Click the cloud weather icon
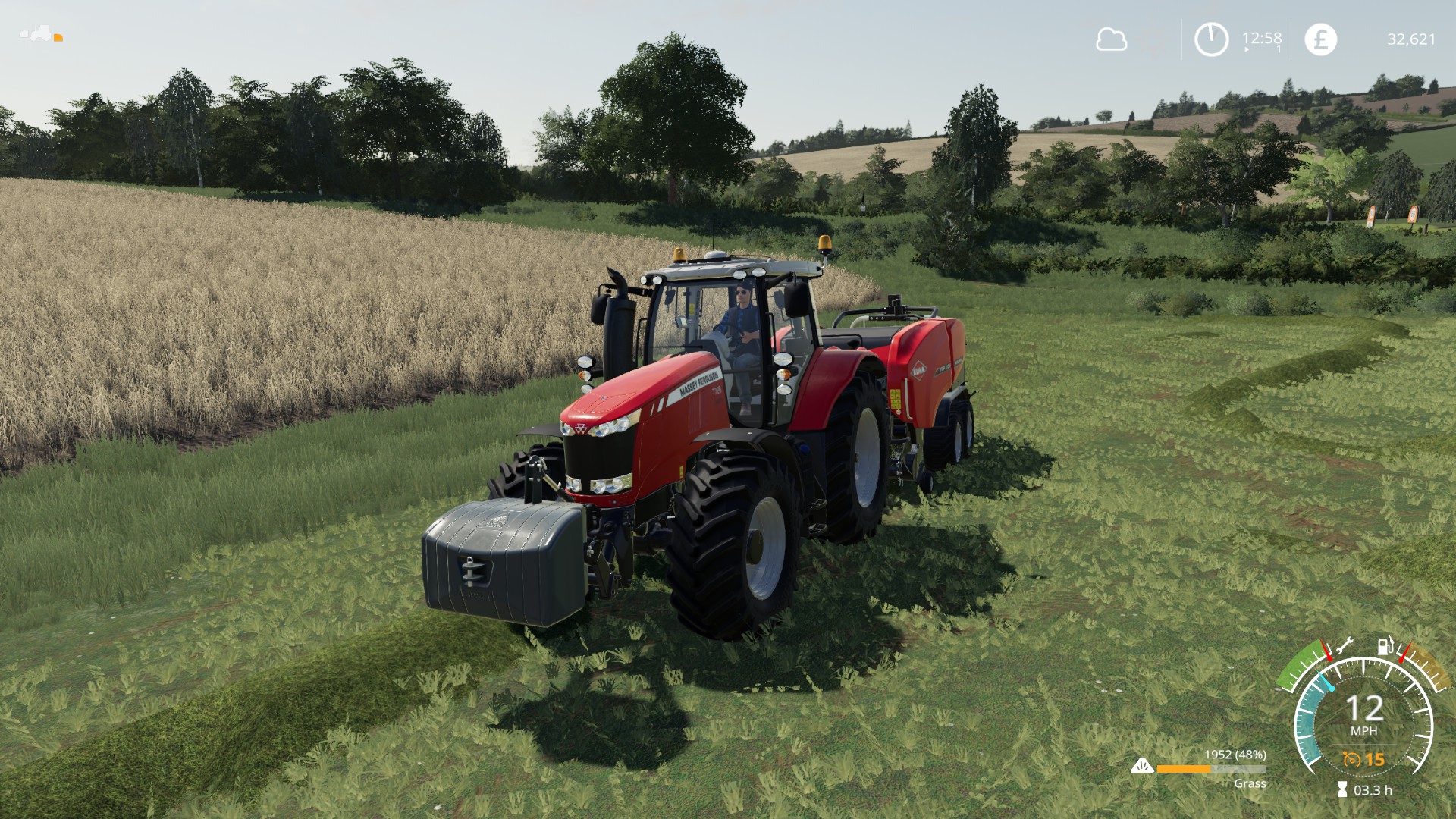This screenshot has width=1456, height=819. coord(1111,39)
